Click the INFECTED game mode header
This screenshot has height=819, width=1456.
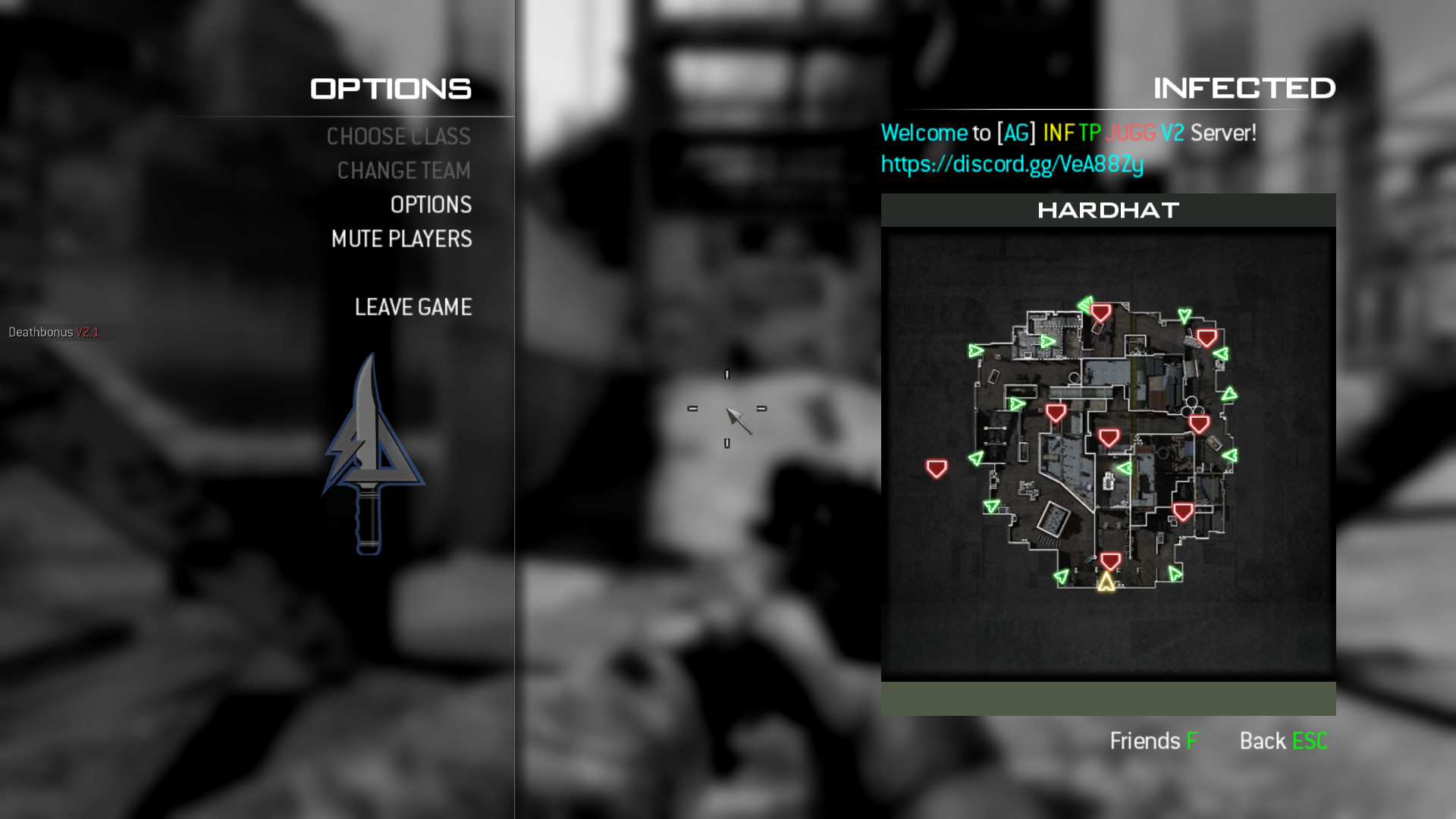(1244, 88)
